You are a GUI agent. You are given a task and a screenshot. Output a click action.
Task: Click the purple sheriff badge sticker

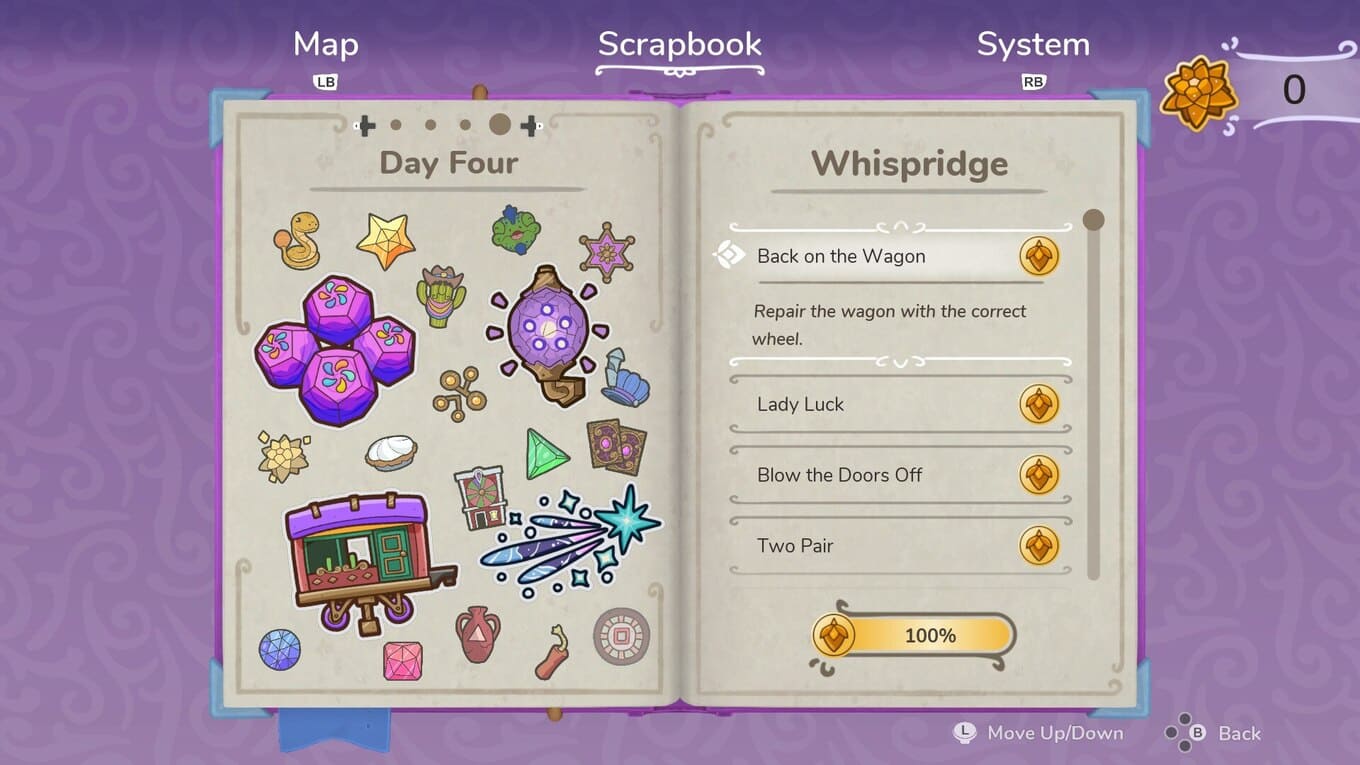606,252
